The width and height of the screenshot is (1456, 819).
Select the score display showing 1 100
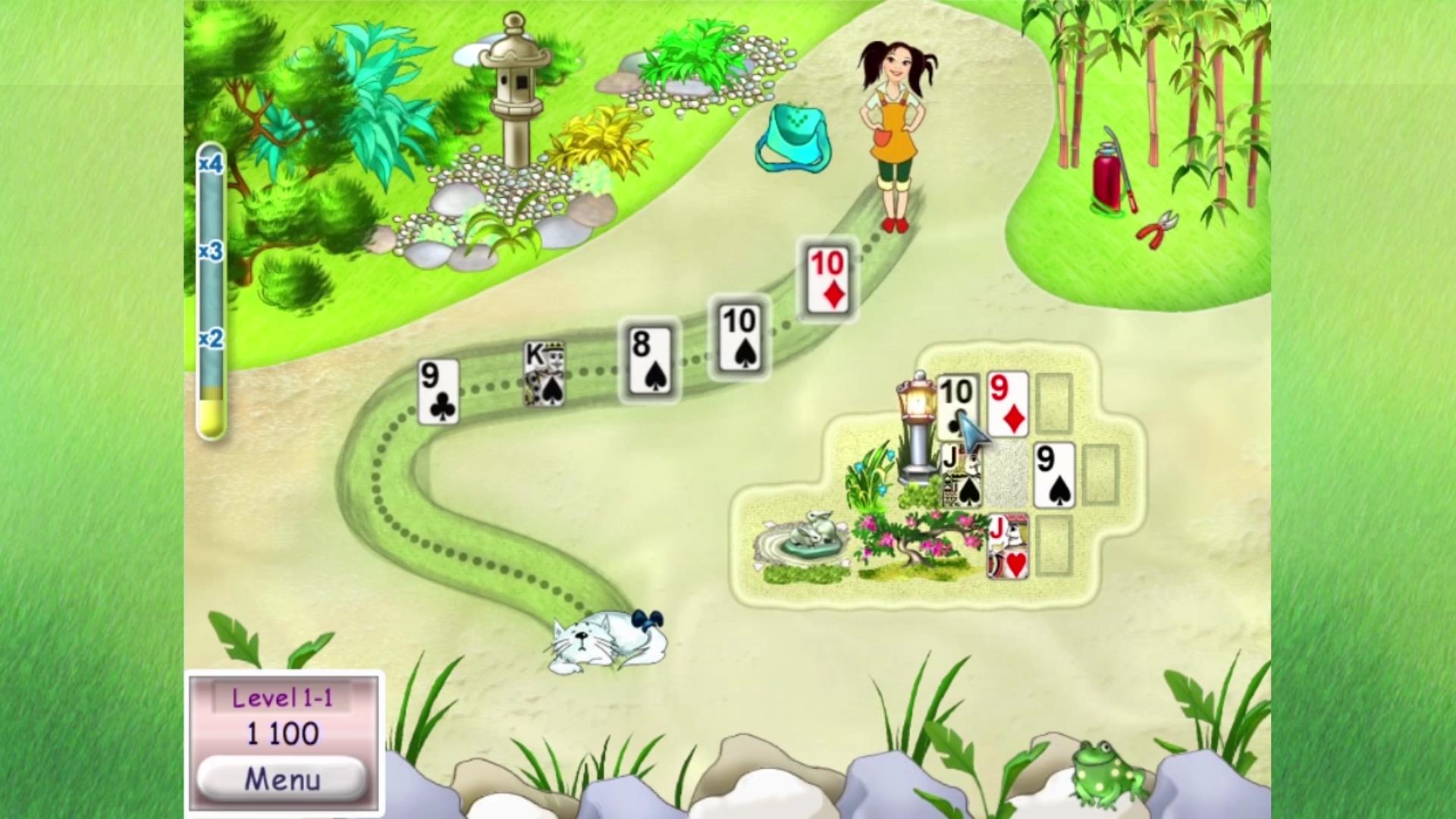pos(283,734)
